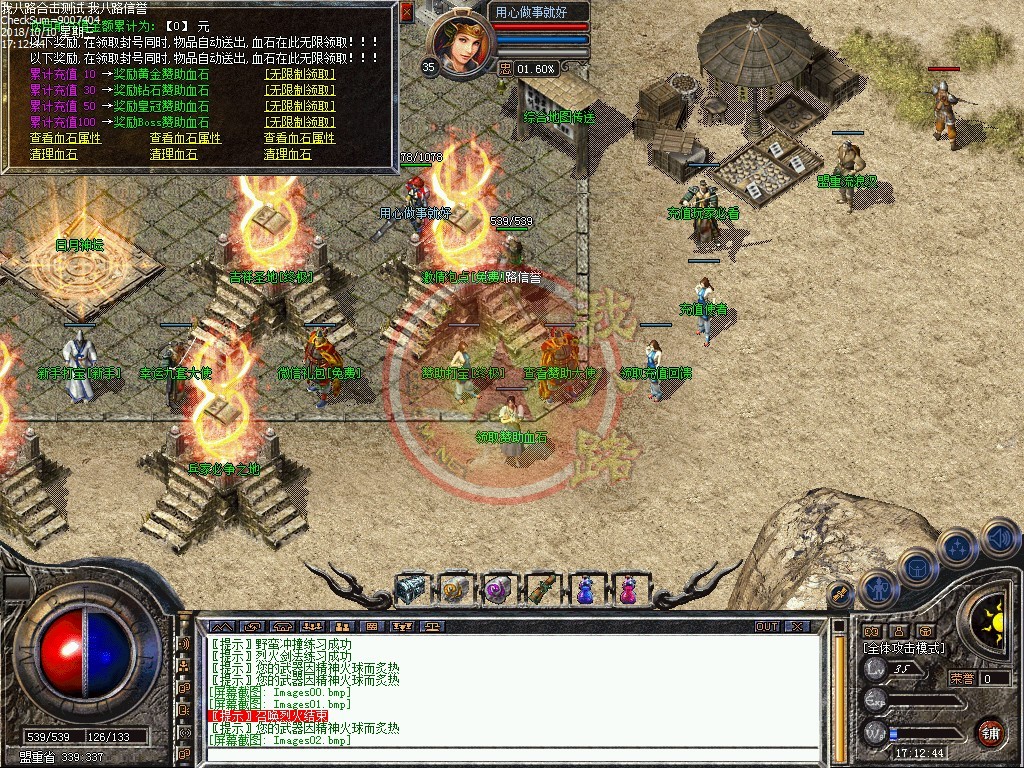The width and height of the screenshot is (1024, 768).
Task: Use the treasure chest belt slot item
Action: click(x=411, y=589)
